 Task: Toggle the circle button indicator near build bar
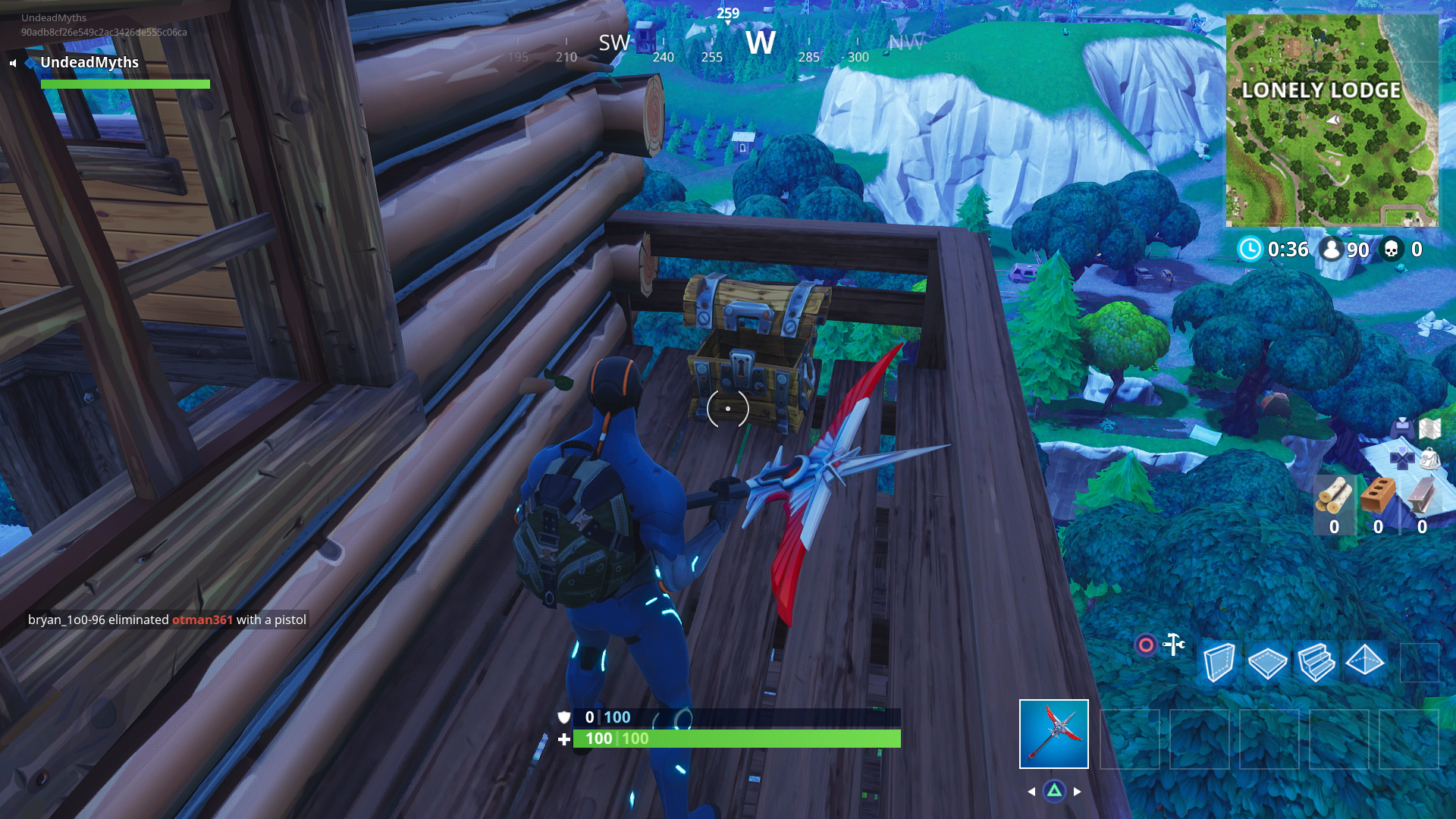pyautogui.click(x=1147, y=645)
